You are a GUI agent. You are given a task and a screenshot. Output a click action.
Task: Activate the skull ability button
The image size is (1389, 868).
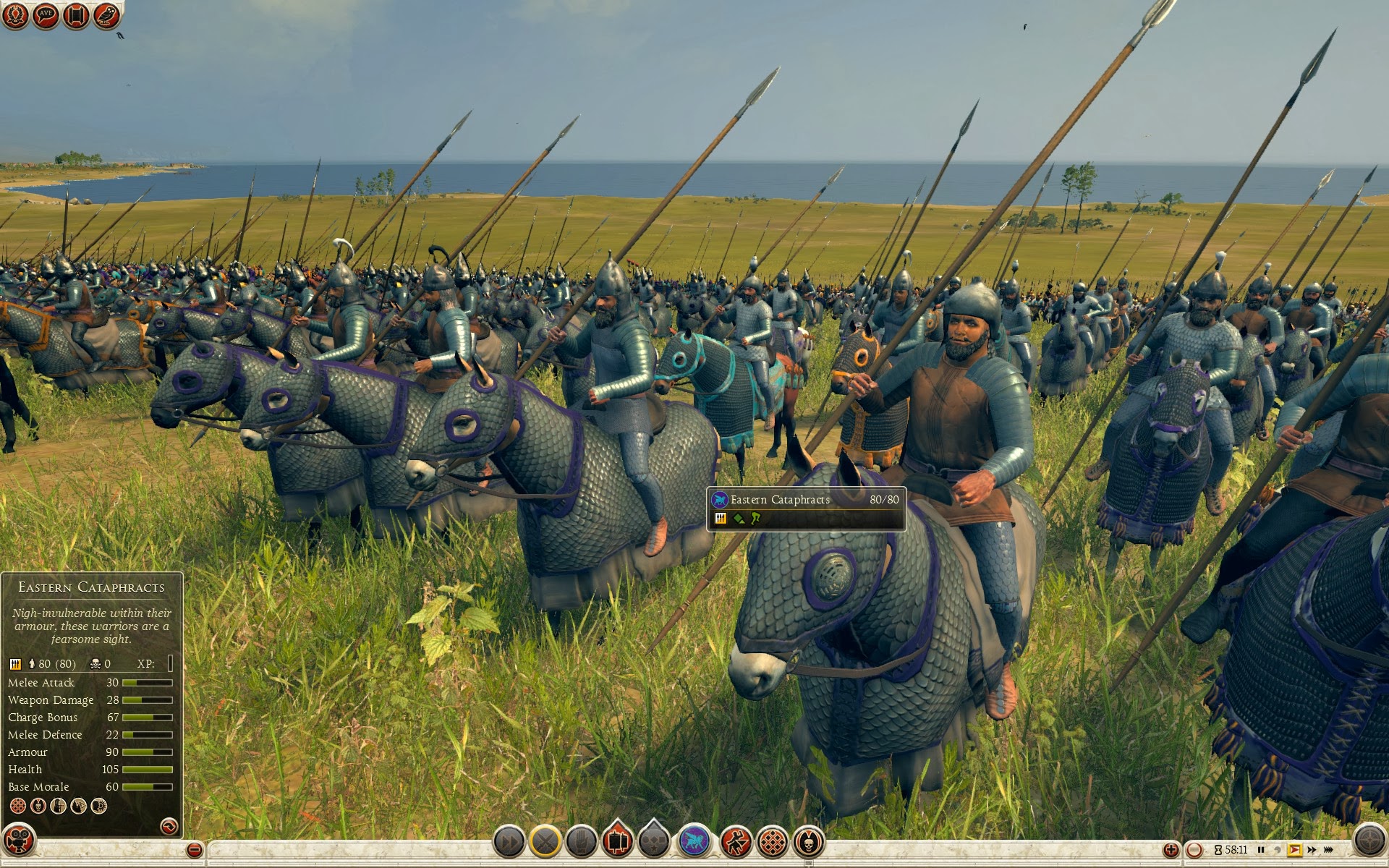[809, 842]
